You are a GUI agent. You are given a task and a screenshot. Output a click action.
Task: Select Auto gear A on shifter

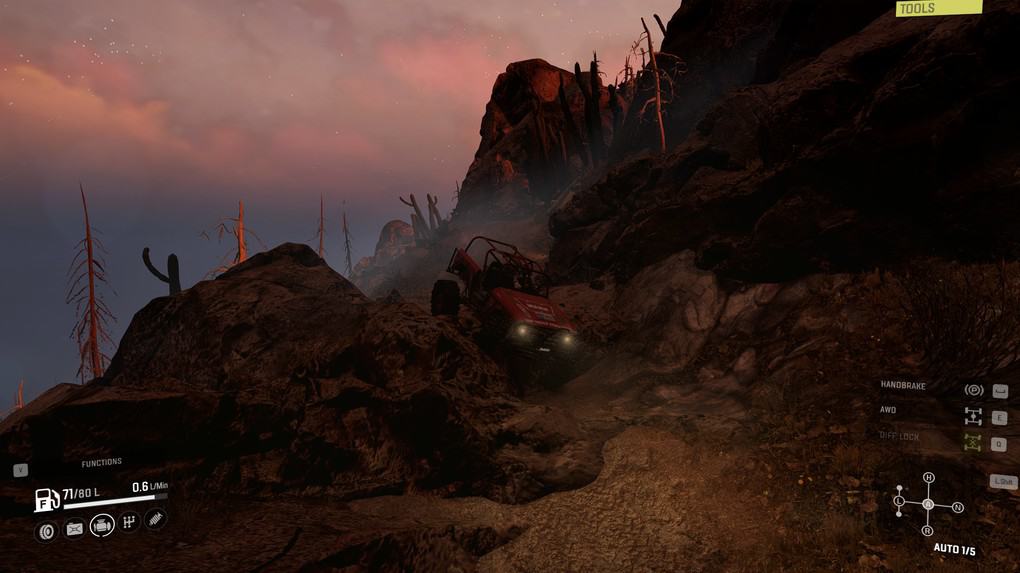928,504
